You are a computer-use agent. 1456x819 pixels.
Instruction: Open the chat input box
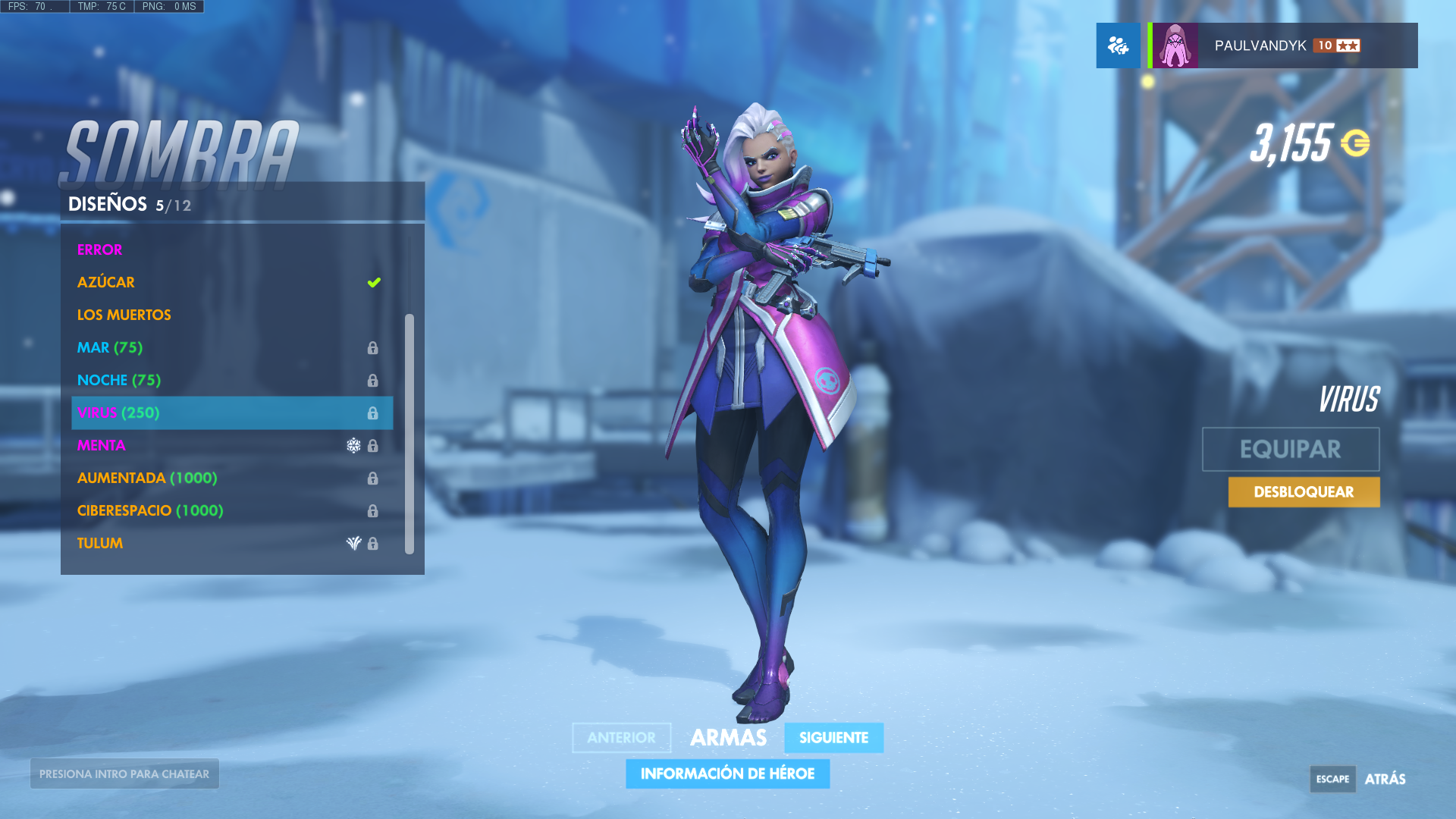coord(124,773)
